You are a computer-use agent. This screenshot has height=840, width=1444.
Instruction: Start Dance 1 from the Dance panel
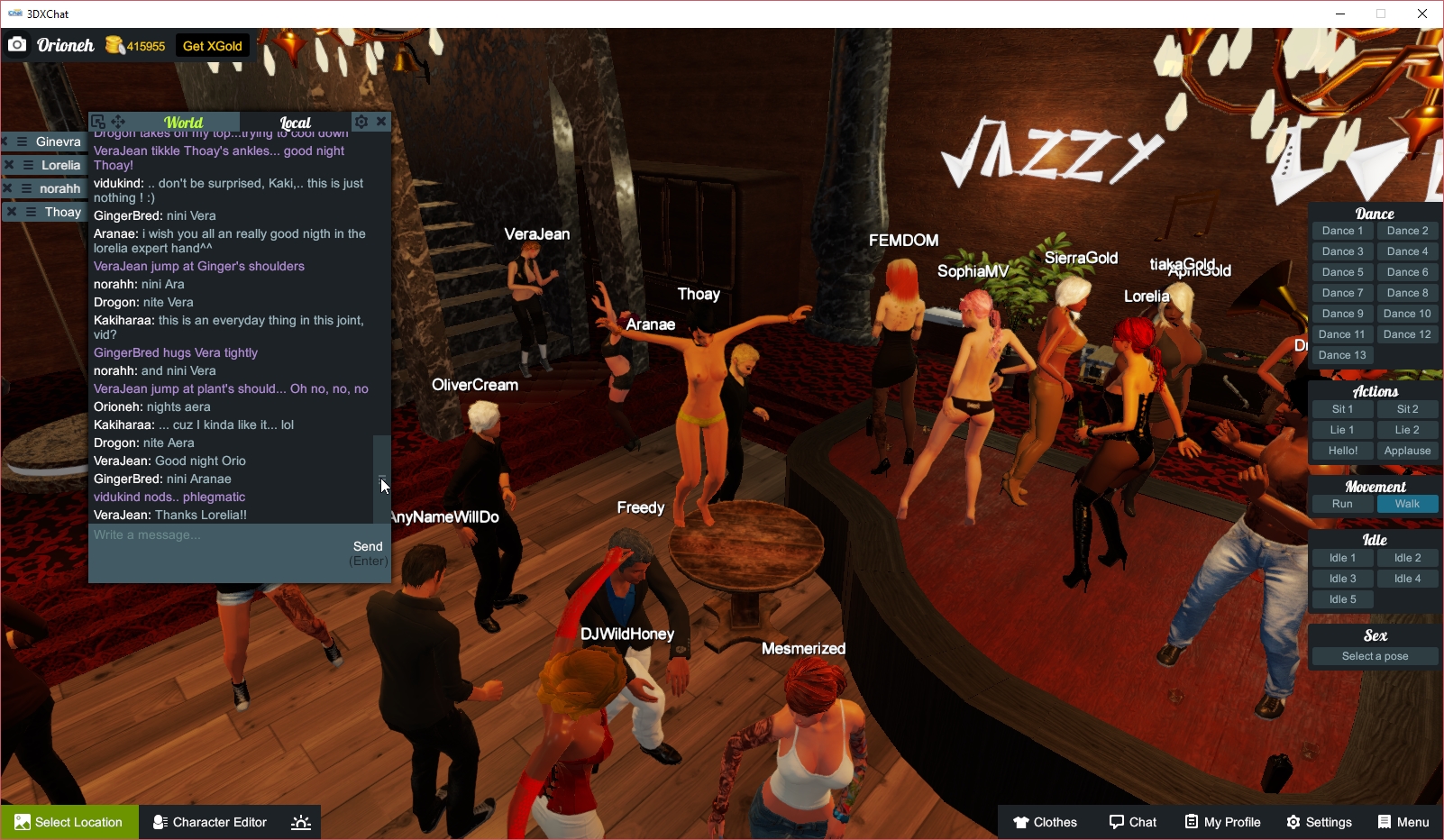[1341, 231]
